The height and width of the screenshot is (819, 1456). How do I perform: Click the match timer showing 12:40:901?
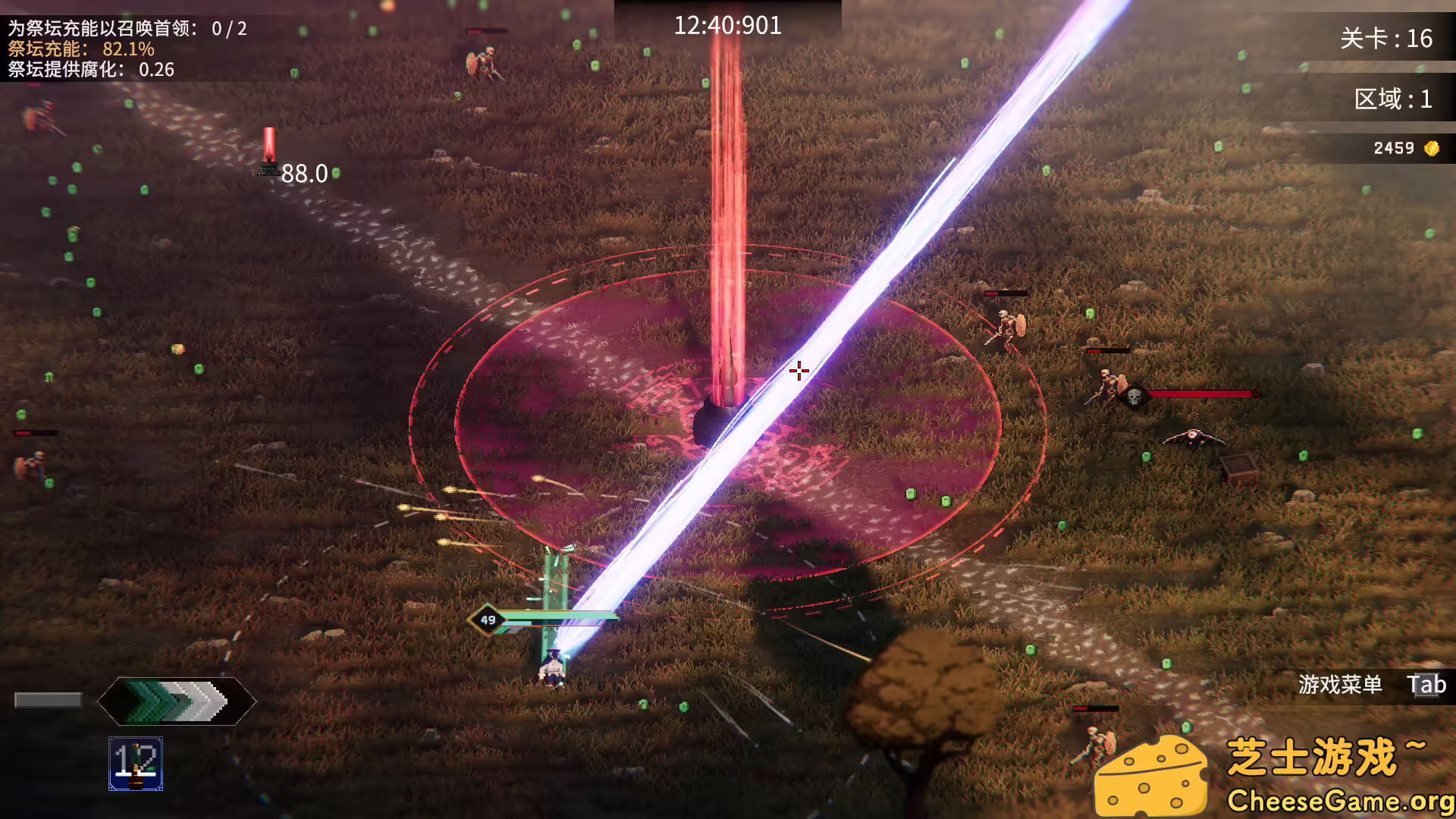(x=729, y=25)
